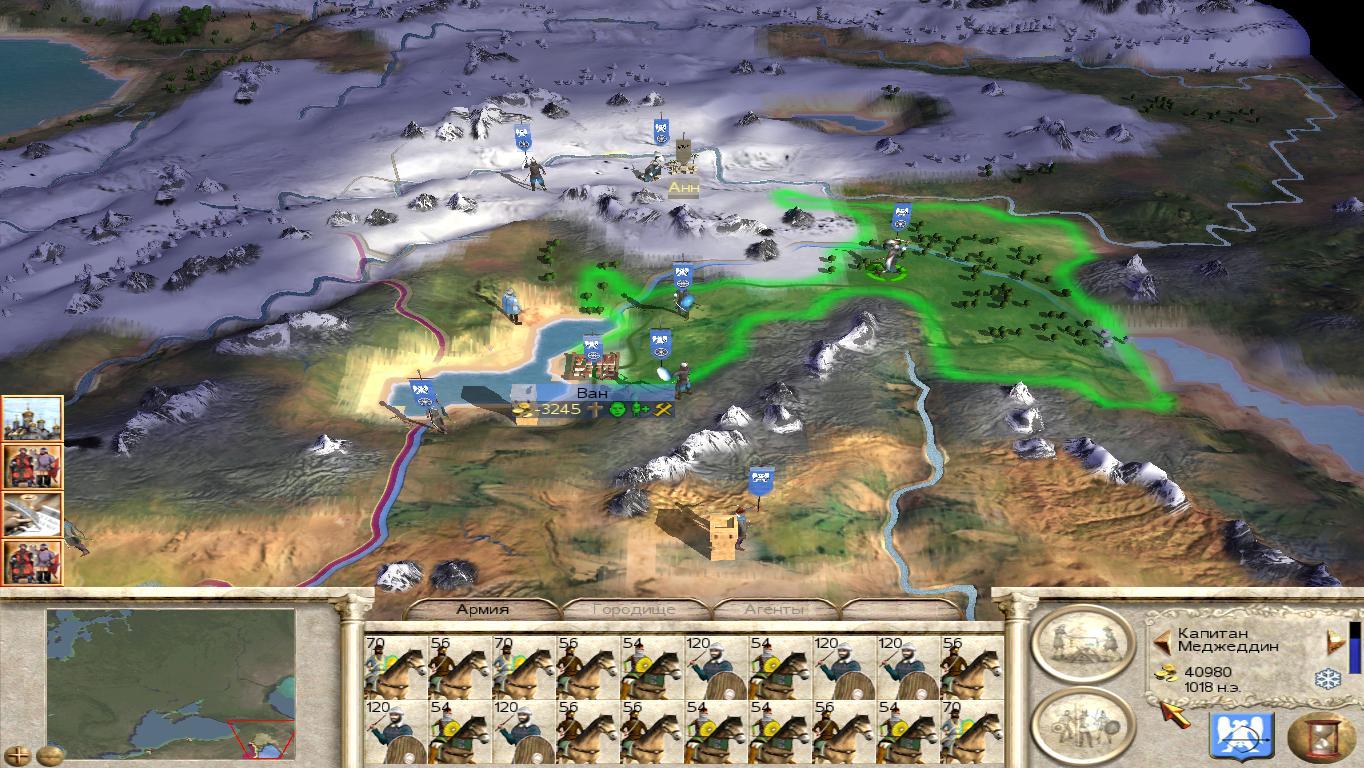Switch to the Армия tab

pyautogui.click(x=484, y=609)
